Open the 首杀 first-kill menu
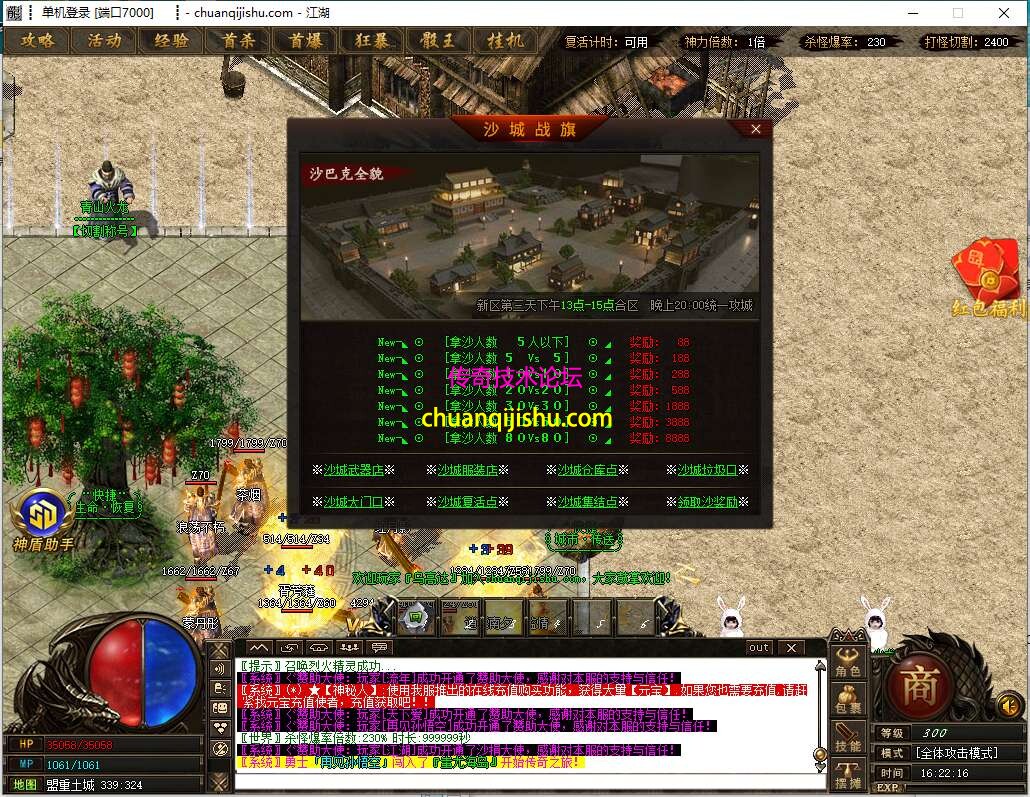This screenshot has height=797, width=1030. coord(238,41)
